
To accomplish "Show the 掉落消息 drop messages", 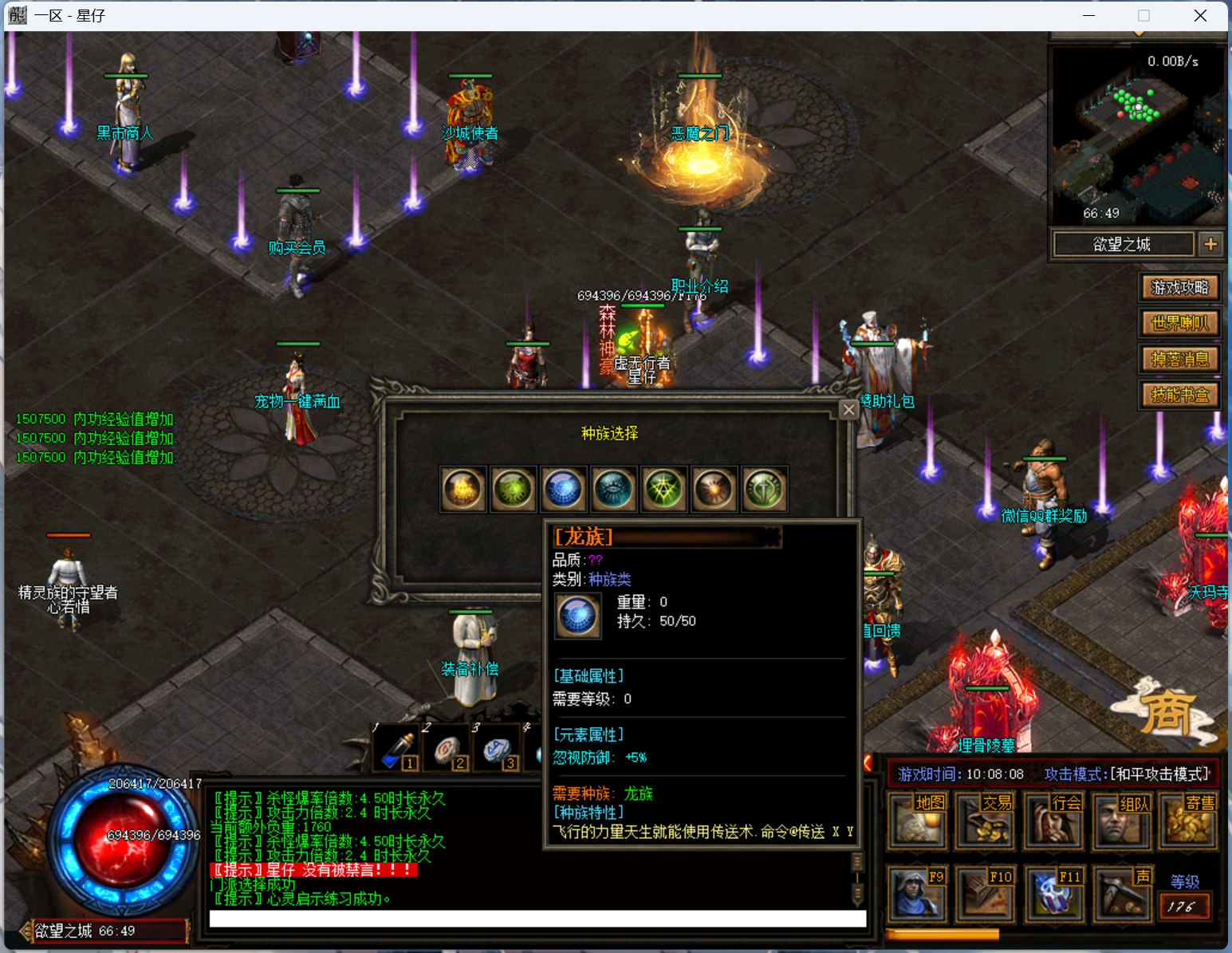I will [x=1179, y=359].
